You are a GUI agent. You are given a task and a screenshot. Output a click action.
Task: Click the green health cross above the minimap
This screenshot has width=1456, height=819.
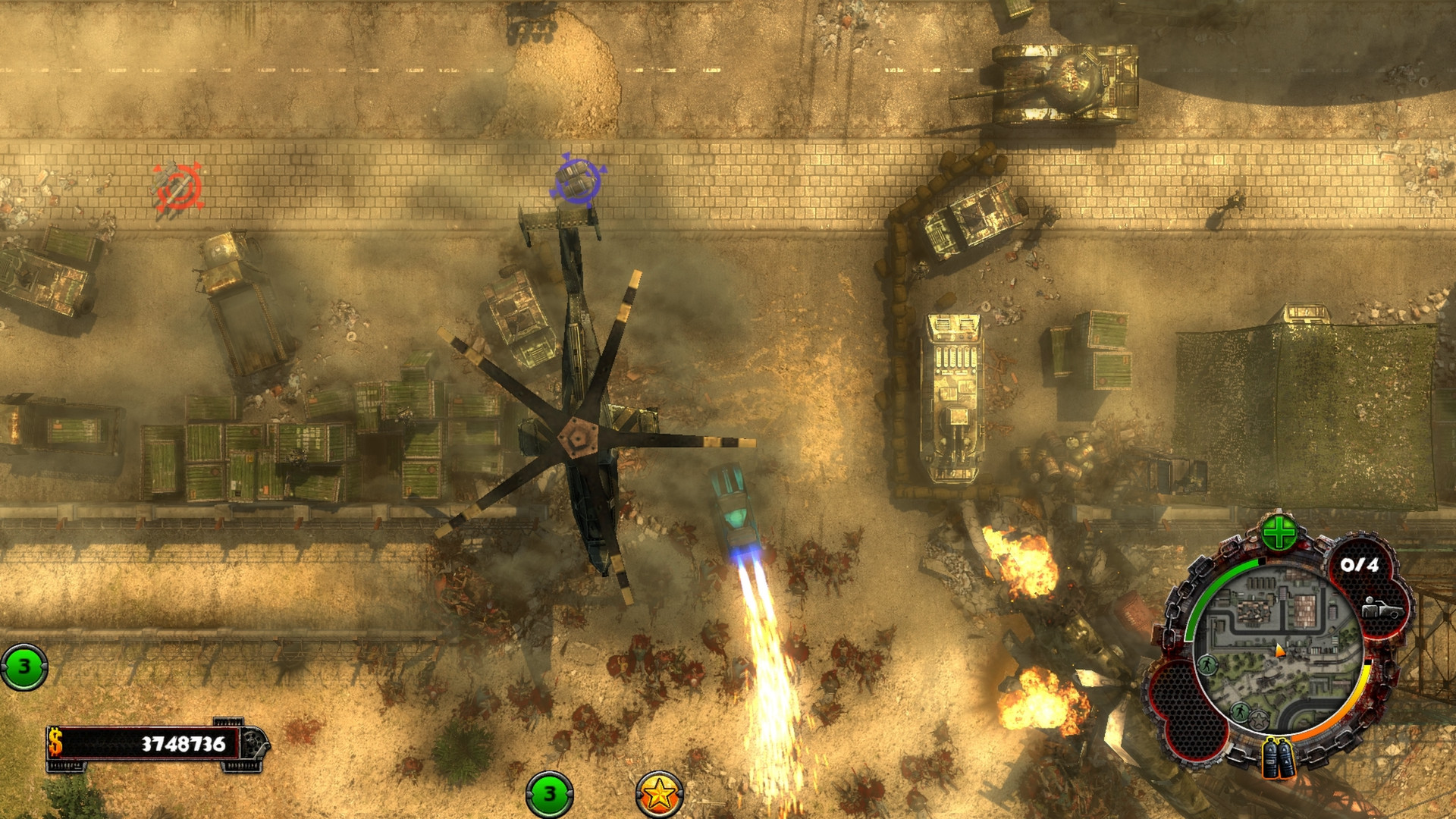click(1279, 531)
